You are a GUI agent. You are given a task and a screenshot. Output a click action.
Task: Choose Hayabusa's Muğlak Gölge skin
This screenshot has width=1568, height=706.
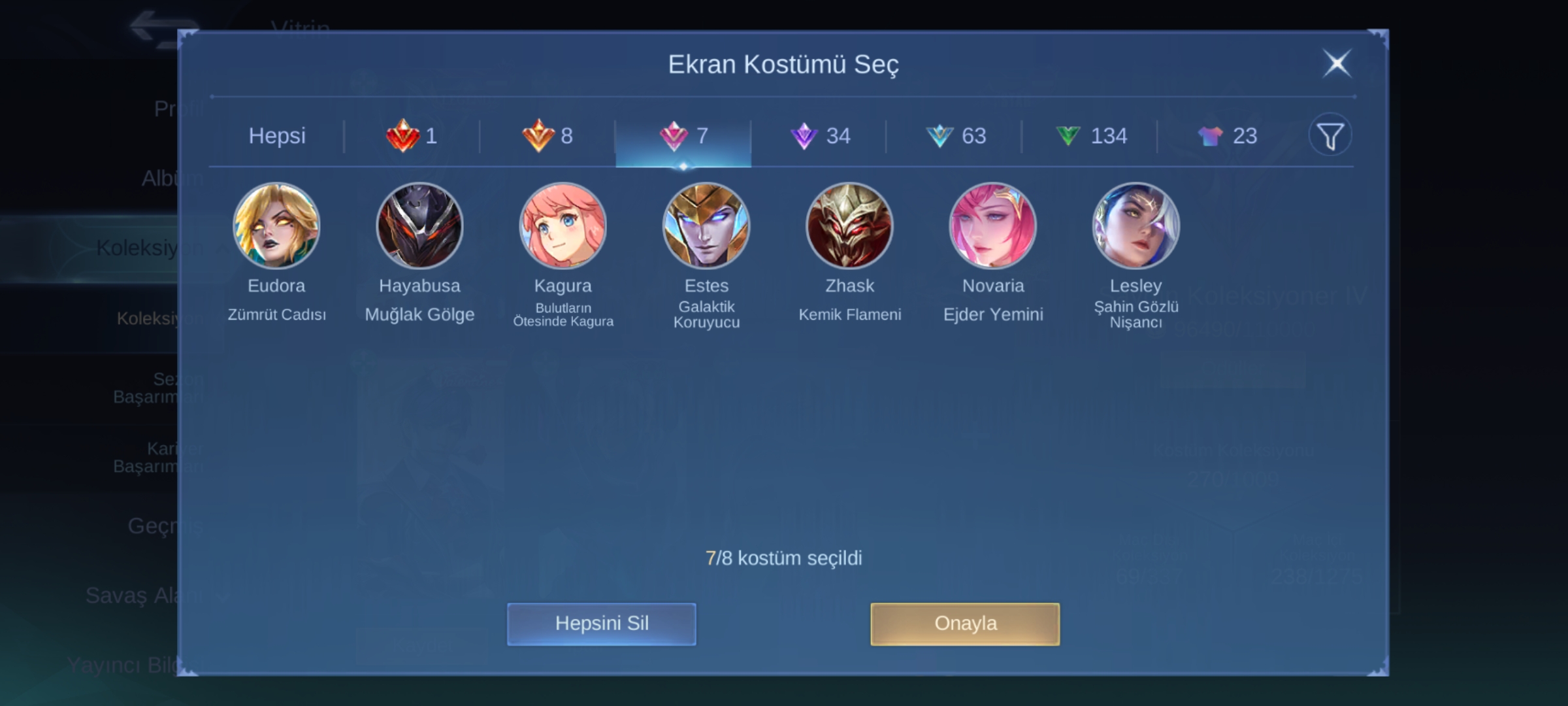419,226
